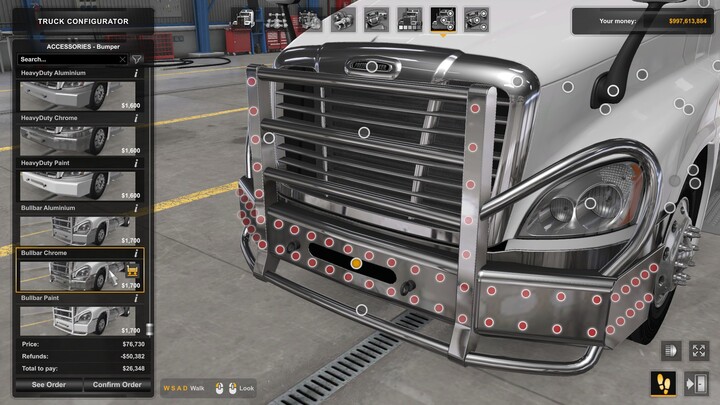Choose the HeavyDuty Chrome bumper
720x405 pixels.
(79, 140)
